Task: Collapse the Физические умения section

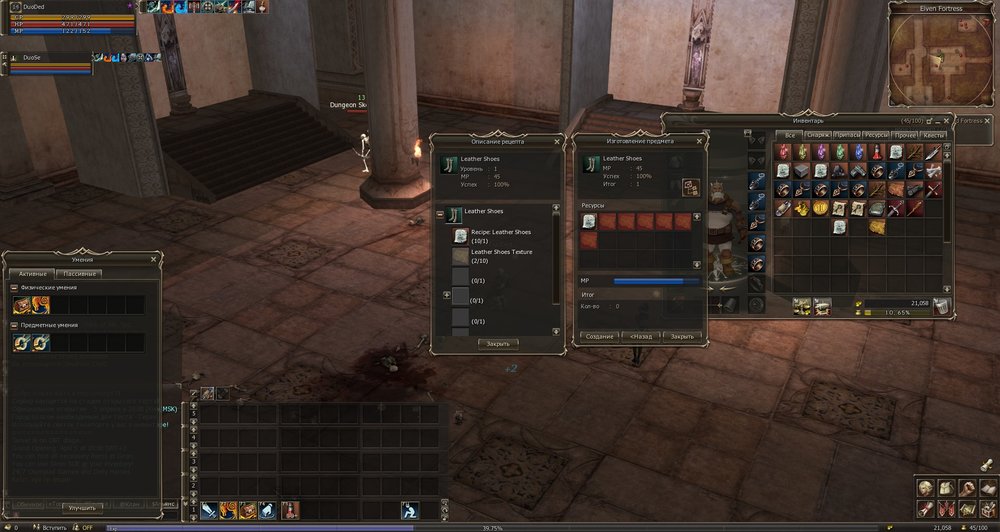Action: click(x=14, y=288)
